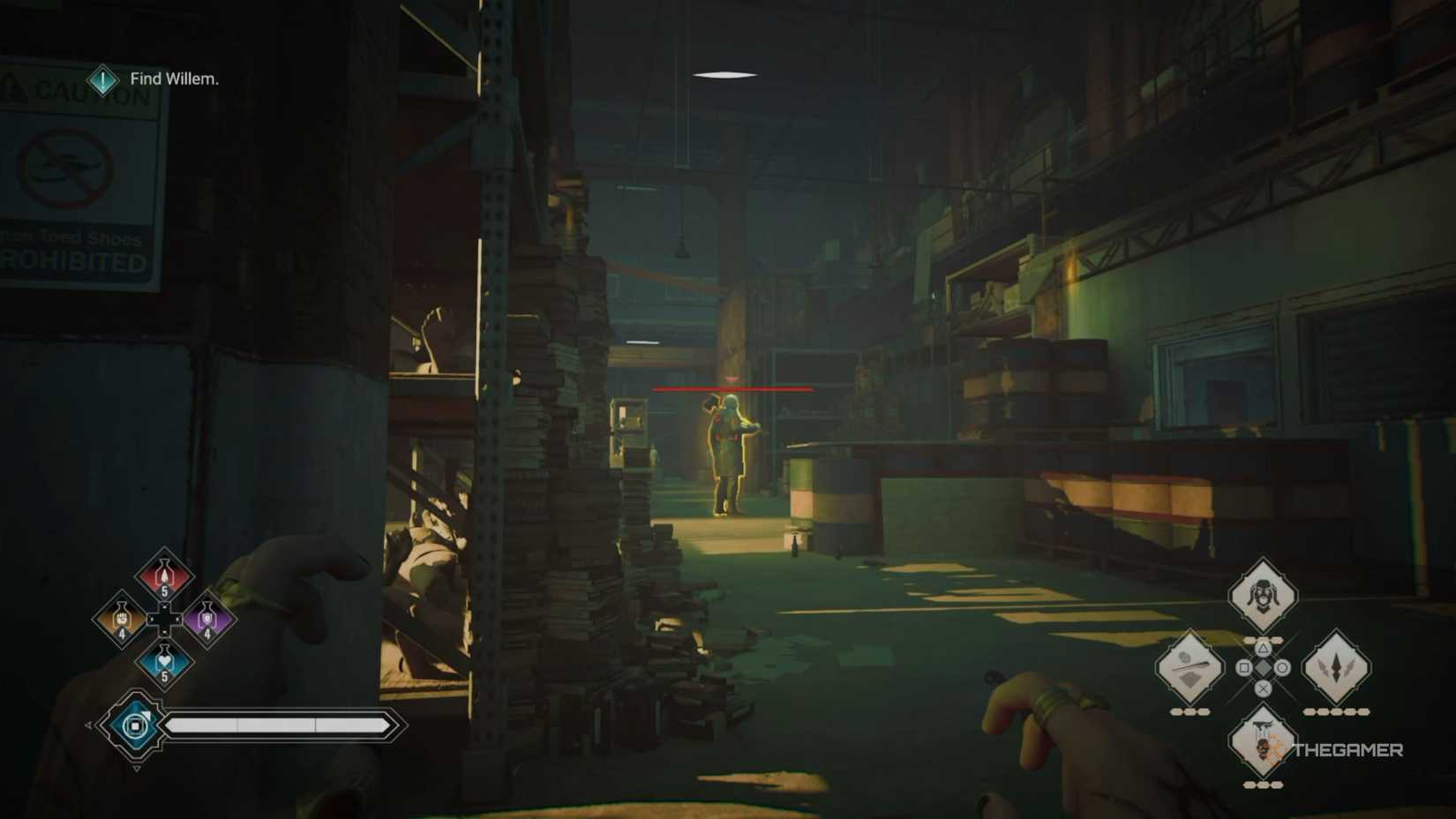
Task: Toggle the triangle button prompt
Action: [1263, 650]
